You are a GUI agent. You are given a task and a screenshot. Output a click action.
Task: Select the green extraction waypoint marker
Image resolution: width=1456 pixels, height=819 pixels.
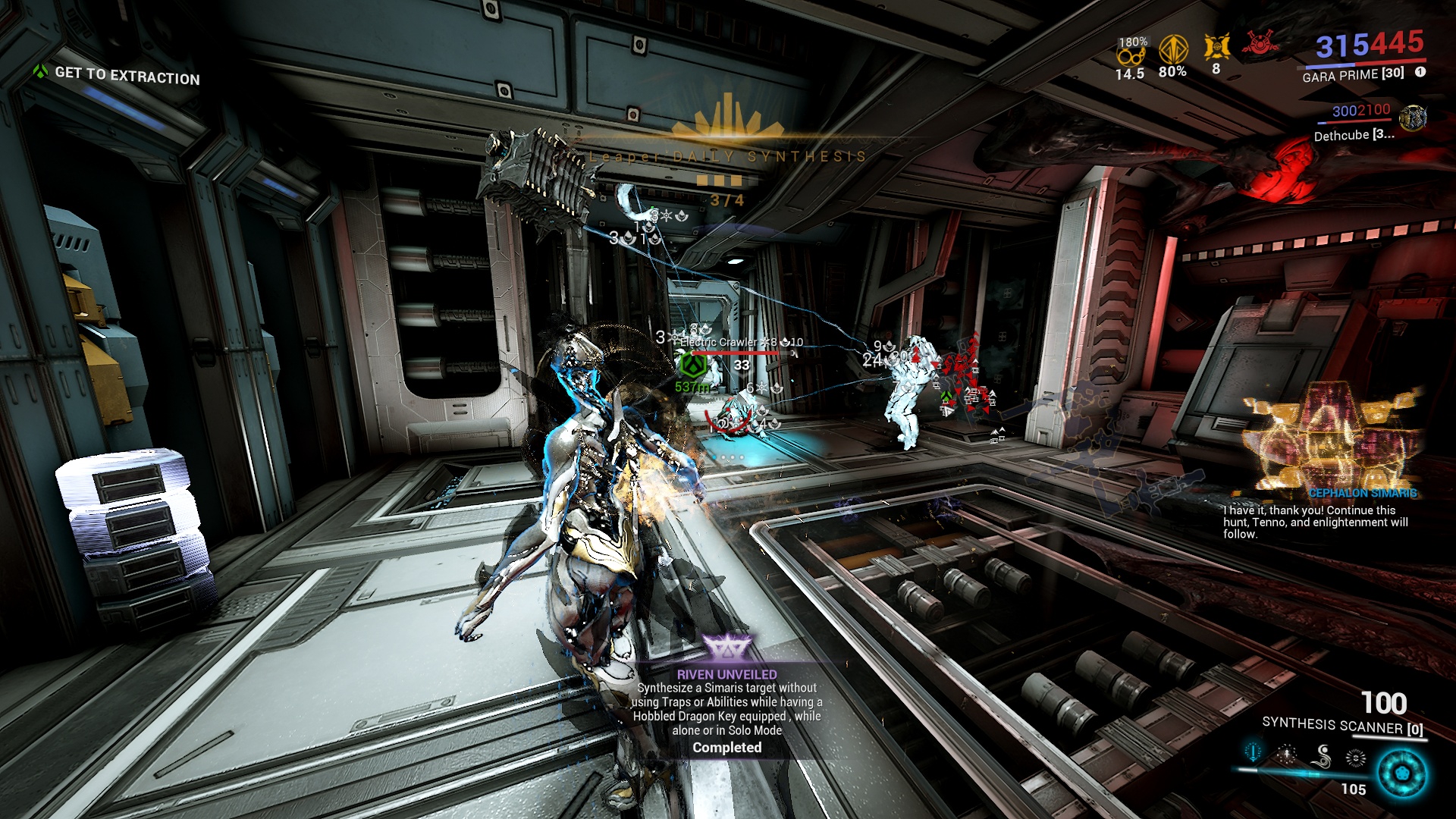pyautogui.click(x=692, y=366)
